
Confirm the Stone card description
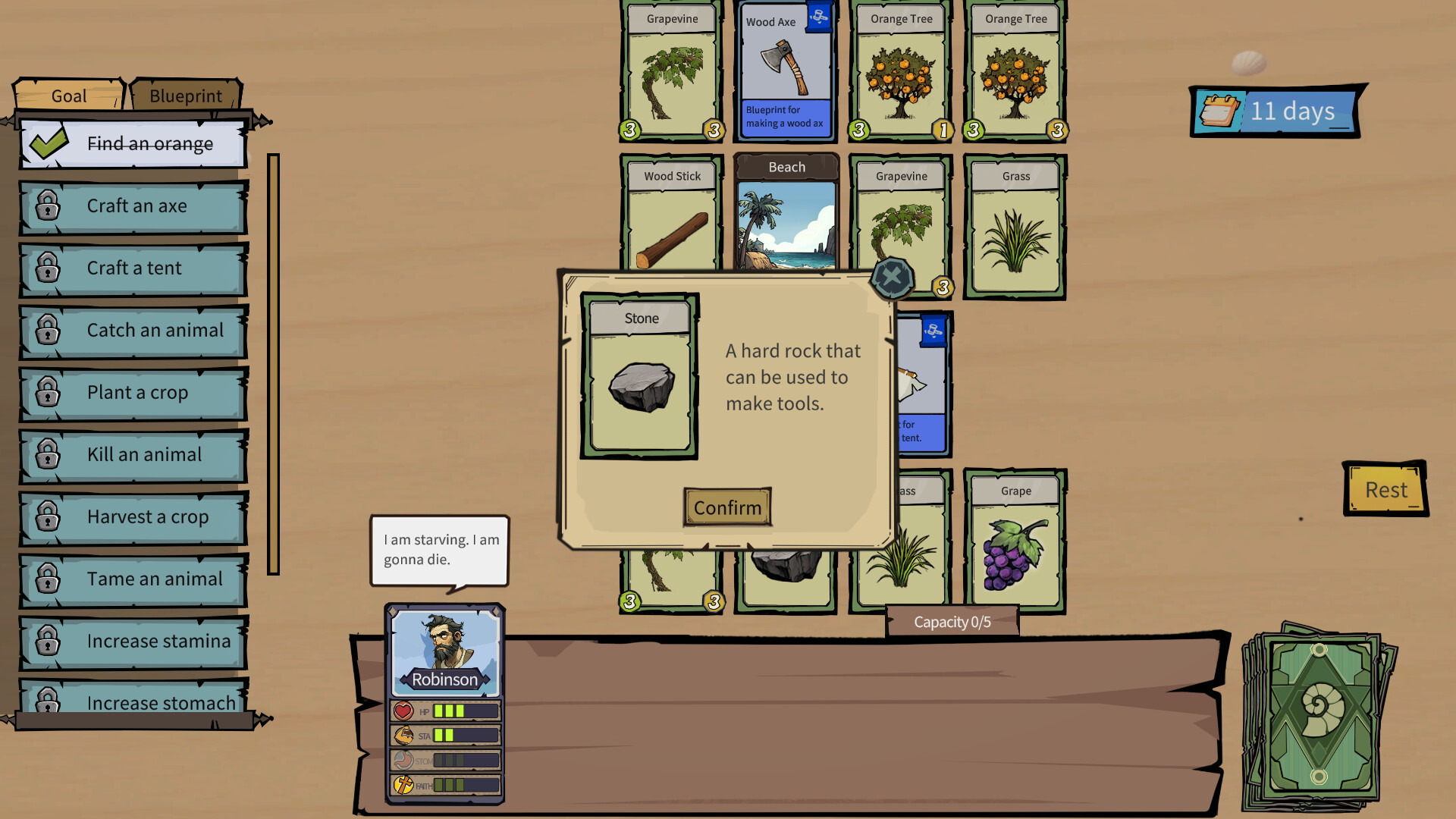click(x=726, y=507)
